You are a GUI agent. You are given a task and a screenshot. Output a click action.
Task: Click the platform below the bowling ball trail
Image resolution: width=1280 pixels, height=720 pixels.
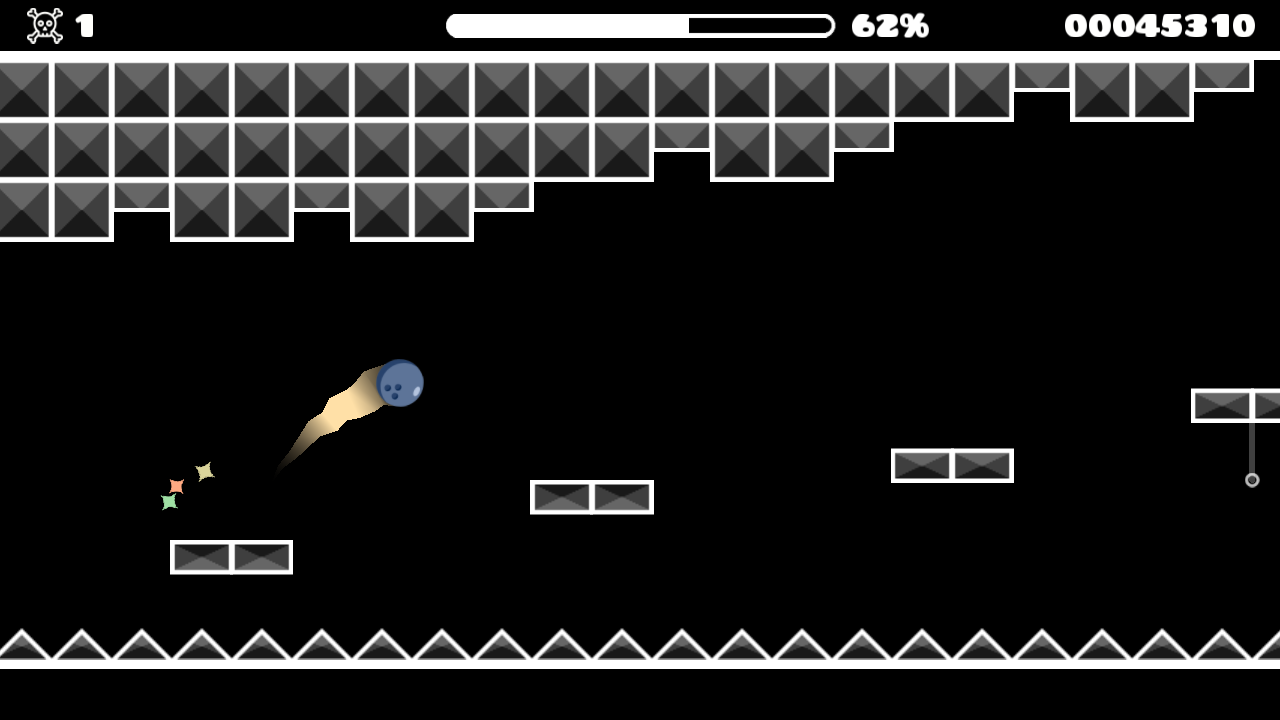(590, 497)
